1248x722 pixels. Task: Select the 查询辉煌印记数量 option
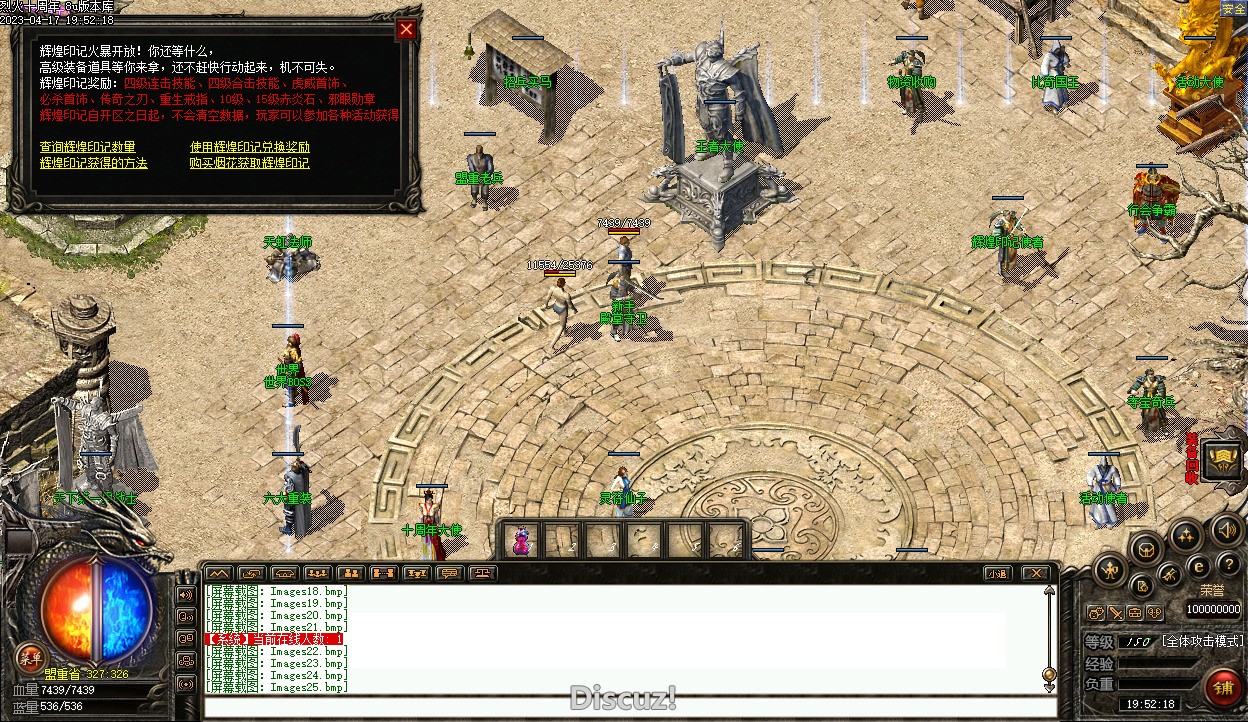pyautogui.click(x=87, y=147)
